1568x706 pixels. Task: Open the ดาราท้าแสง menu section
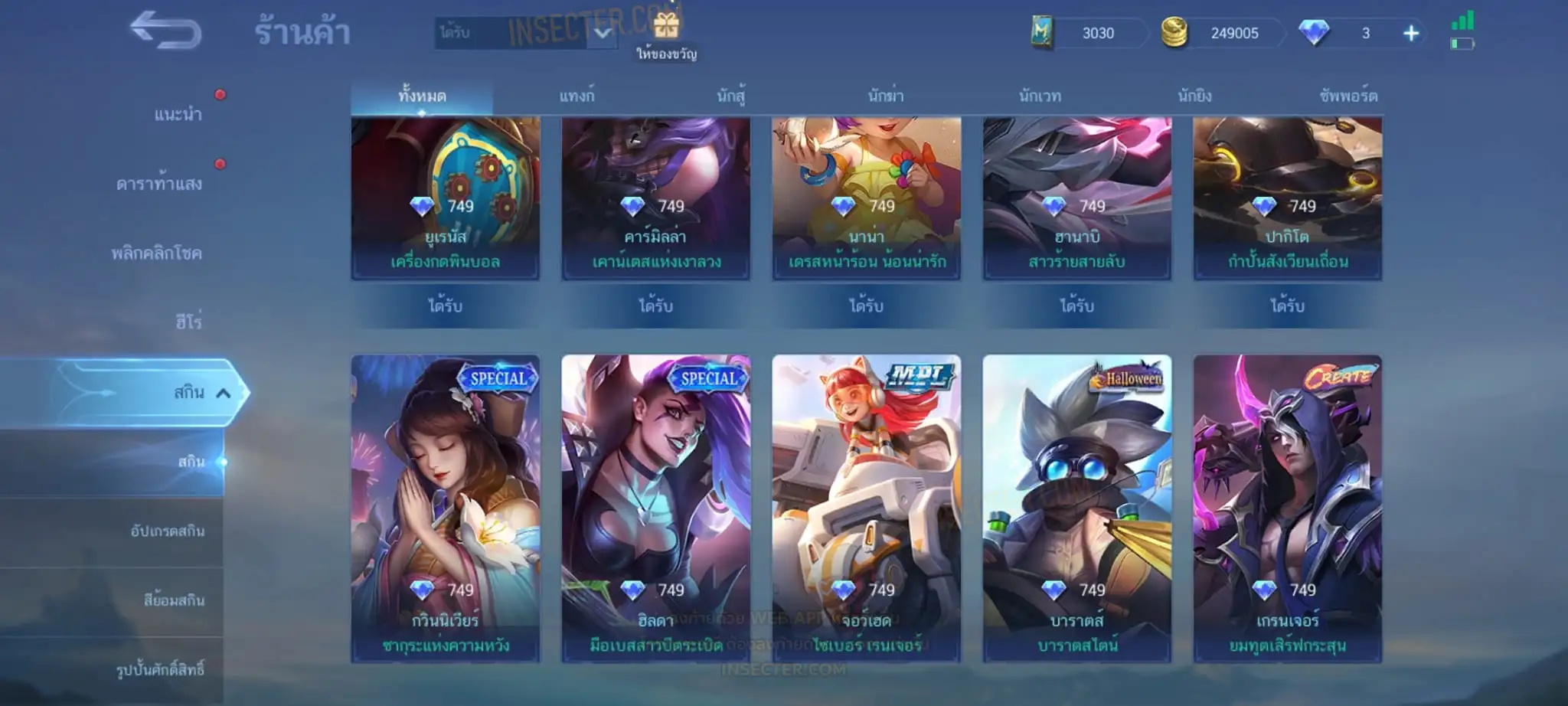[x=159, y=184]
